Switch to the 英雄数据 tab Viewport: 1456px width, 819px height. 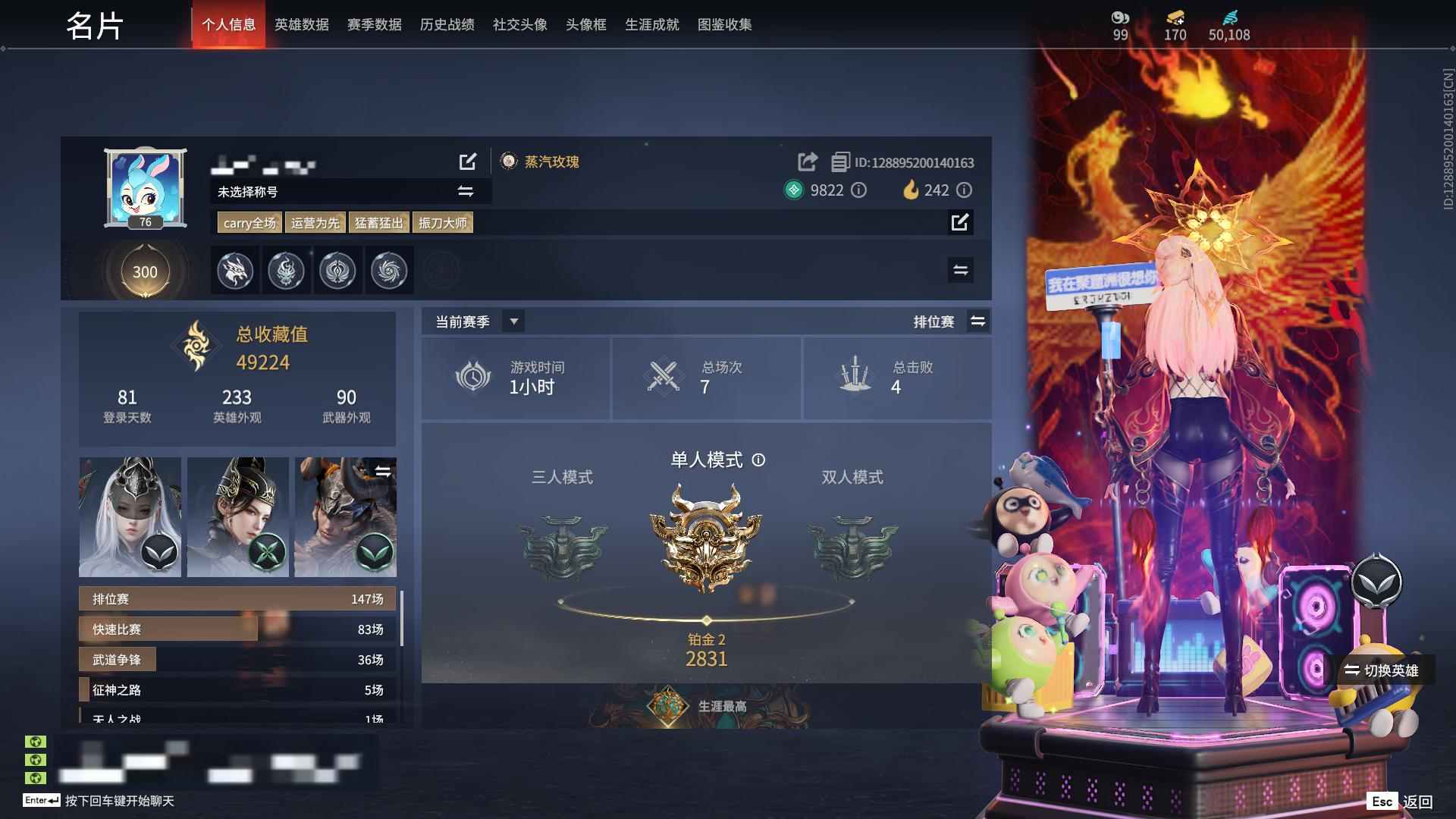tap(300, 24)
